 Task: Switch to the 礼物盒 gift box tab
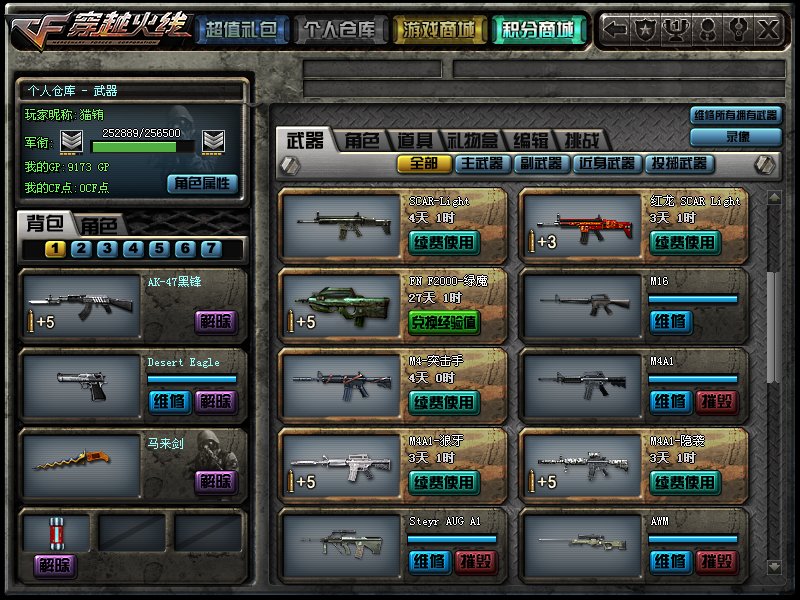pos(471,141)
